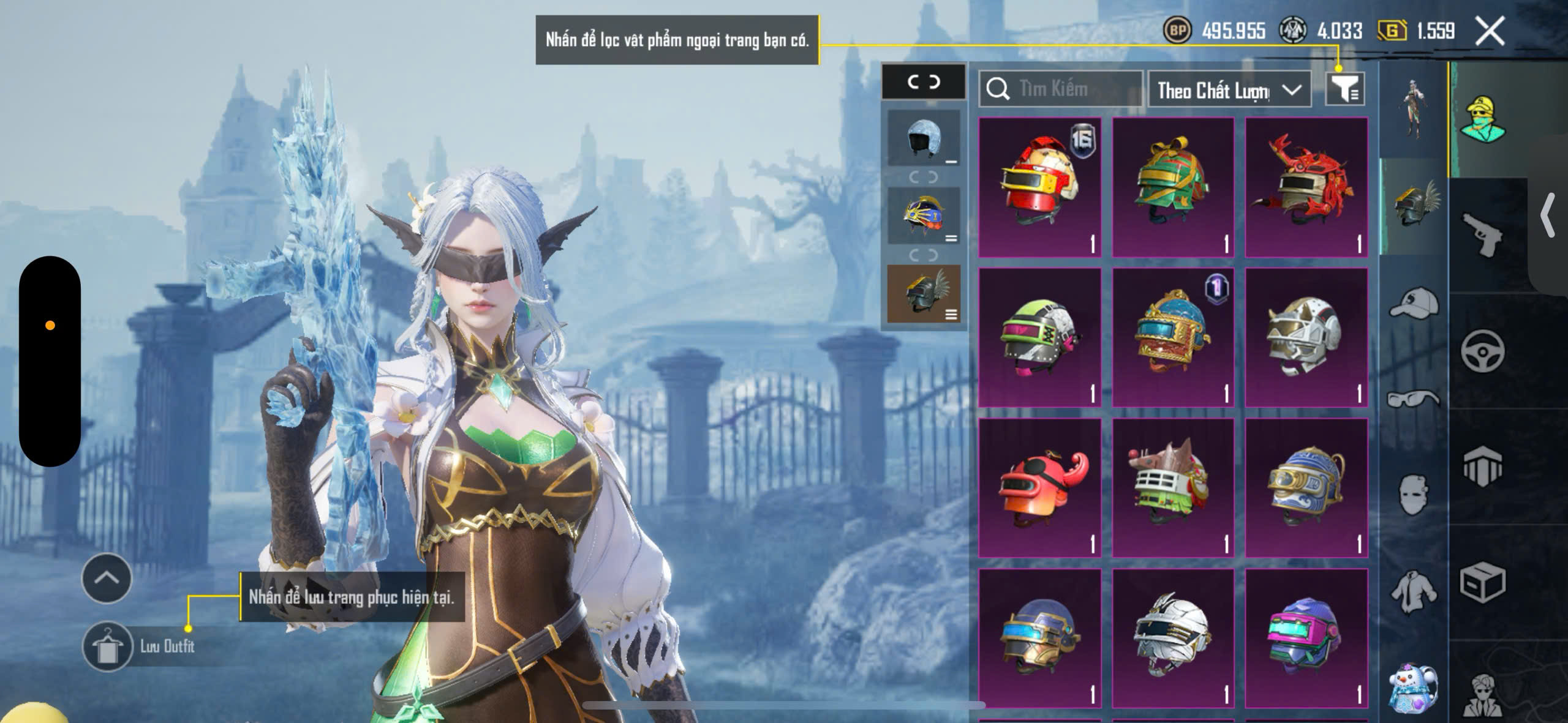The width and height of the screenshot is (1568, 723).
Task: Pick the white mummy-wrapped helmet
Action: pyautogui.click(x=1173, y=637)
